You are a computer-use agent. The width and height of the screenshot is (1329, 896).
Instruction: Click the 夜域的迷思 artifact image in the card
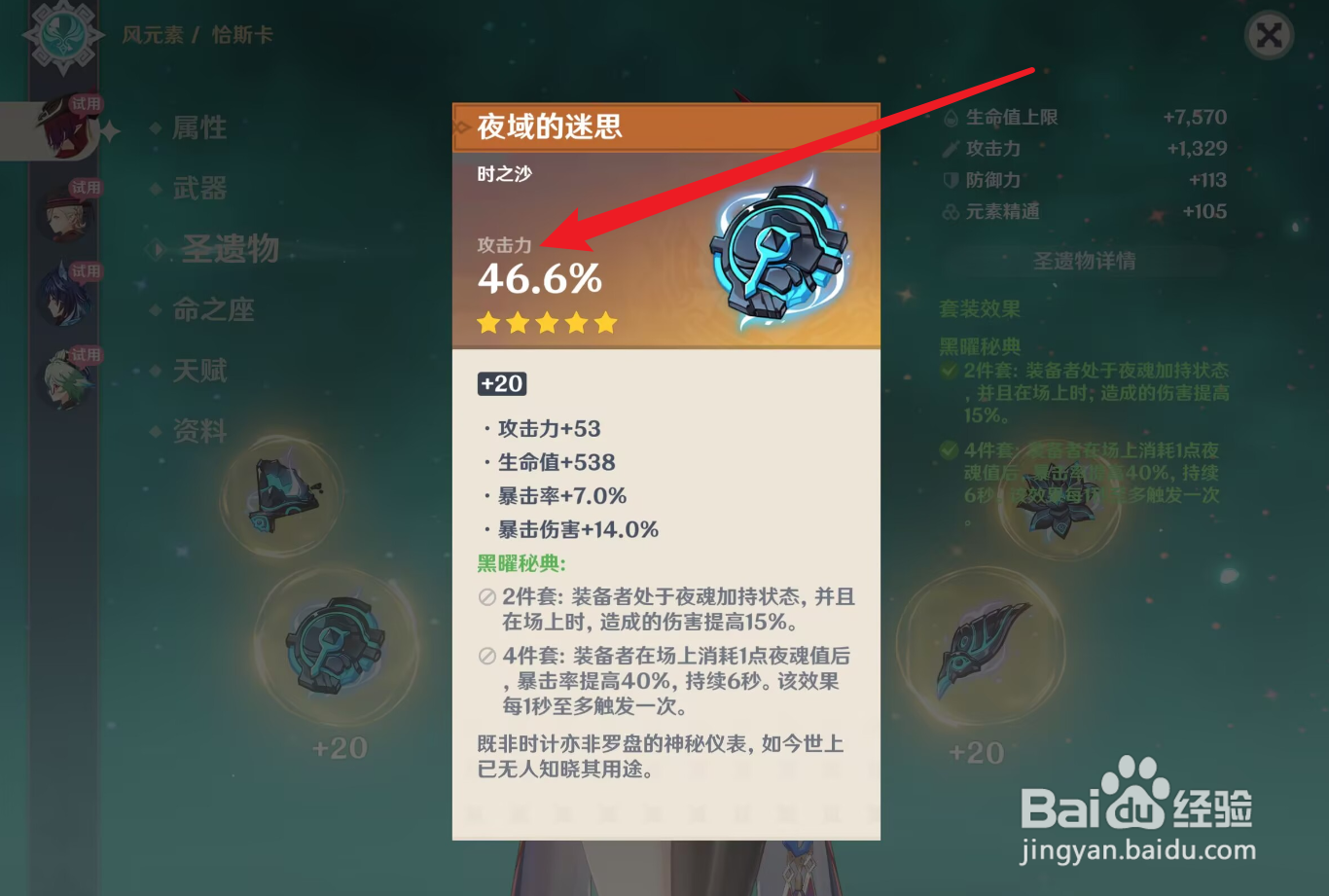[778, 256]
